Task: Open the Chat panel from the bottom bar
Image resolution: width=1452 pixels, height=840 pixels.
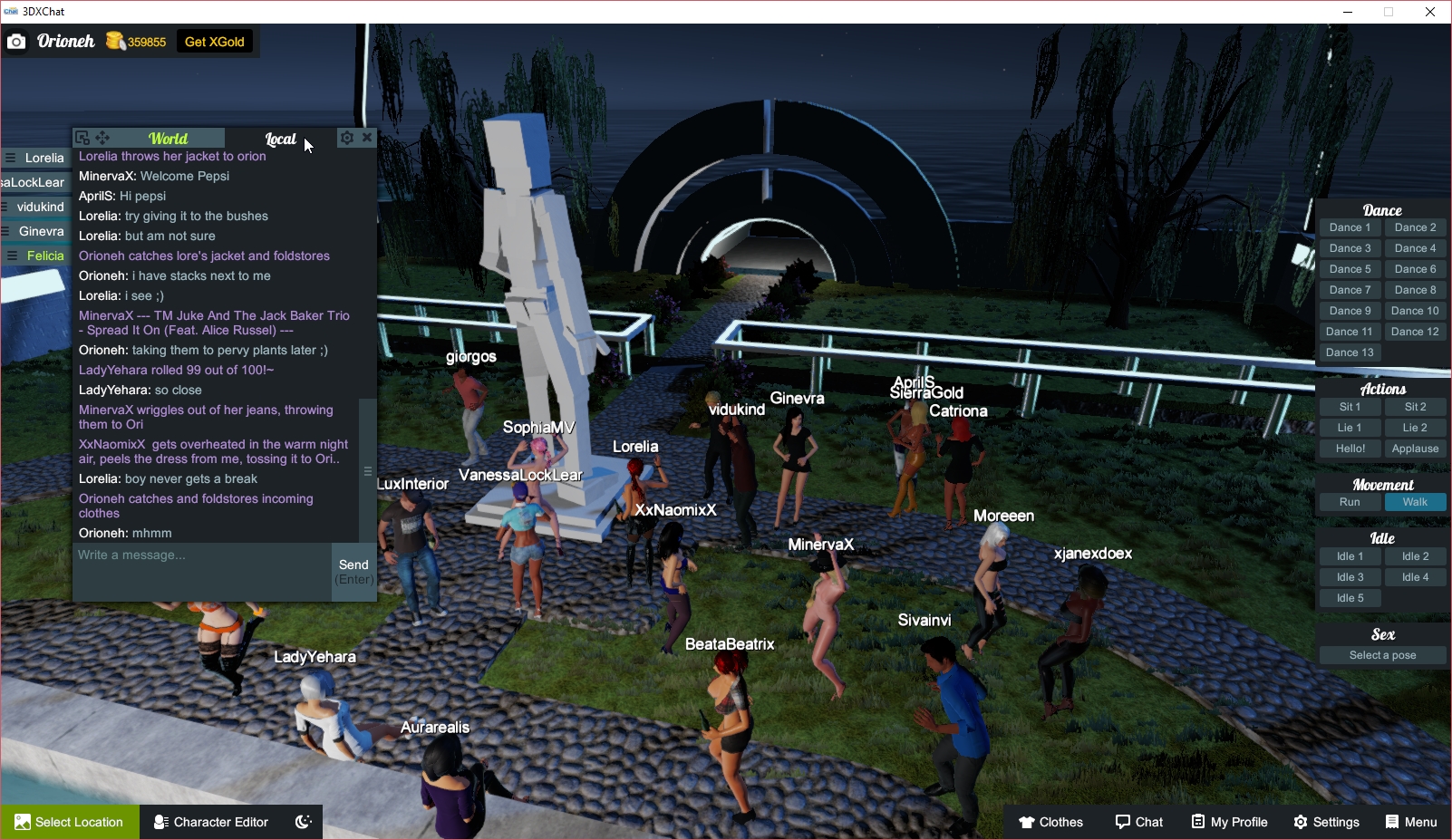Action: point(1139,822)
